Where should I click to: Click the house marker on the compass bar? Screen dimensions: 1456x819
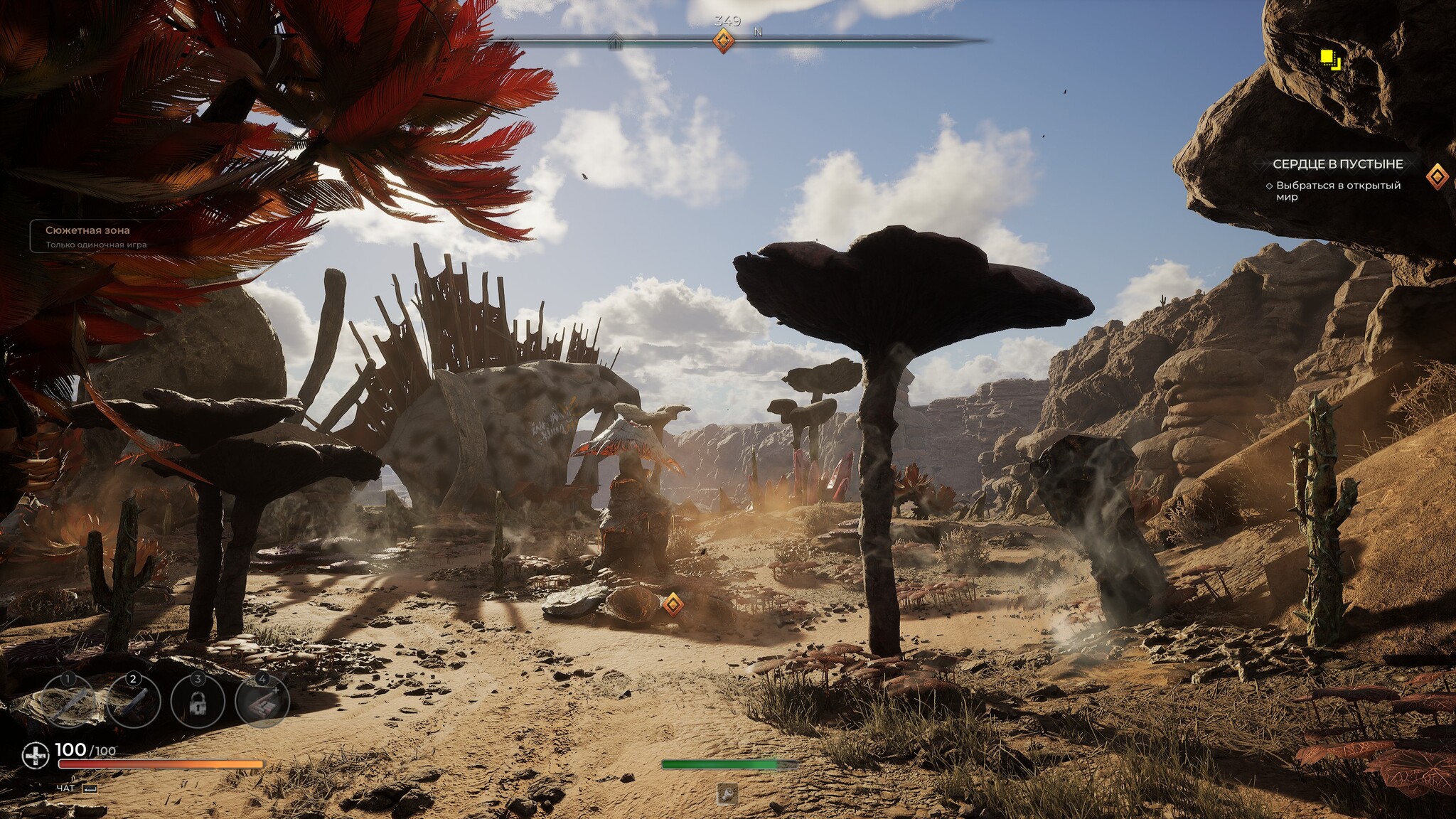coord(616,42)
